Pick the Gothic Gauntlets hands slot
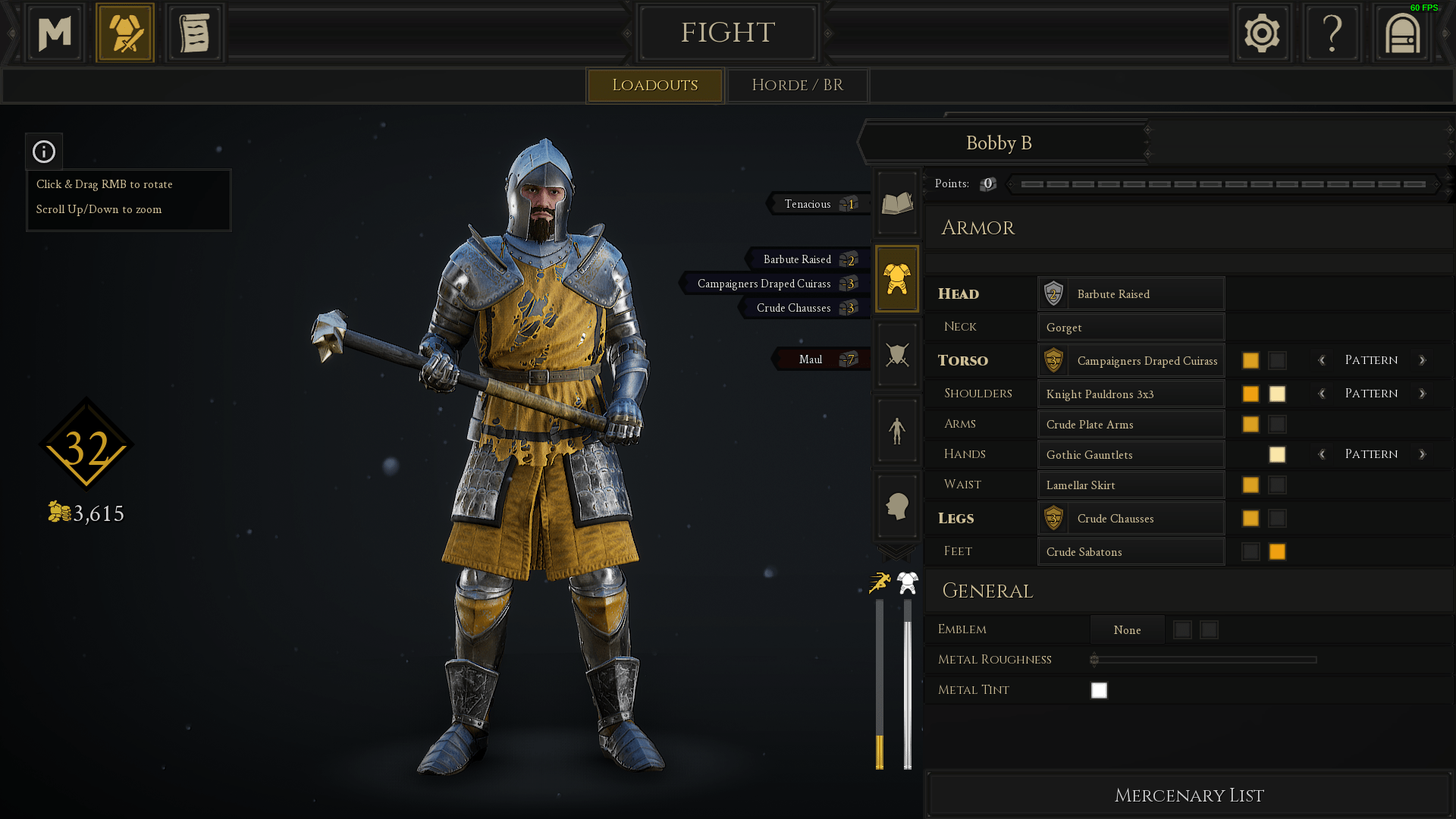Screen dimensions: 1456x819 click(x=1131, y=454)
